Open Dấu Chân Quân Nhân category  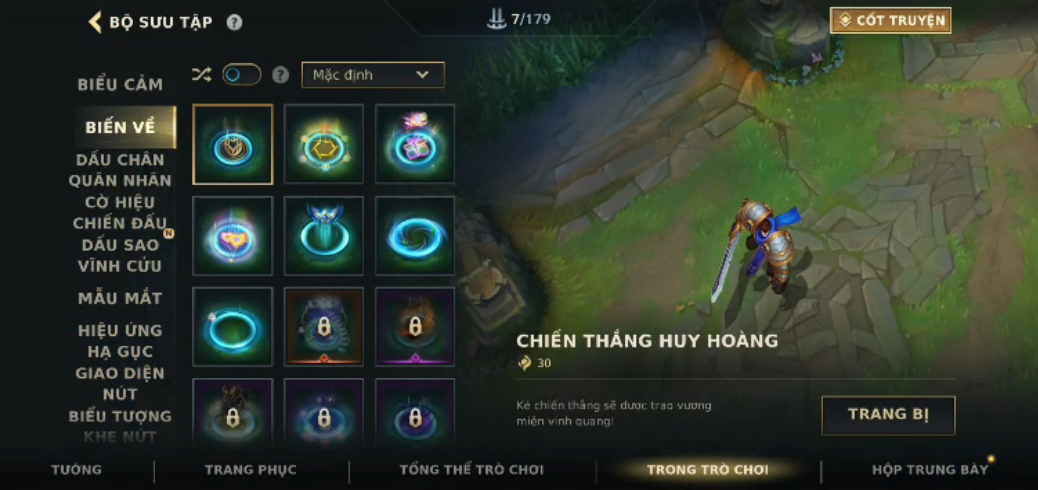click(x=120, y=170)
